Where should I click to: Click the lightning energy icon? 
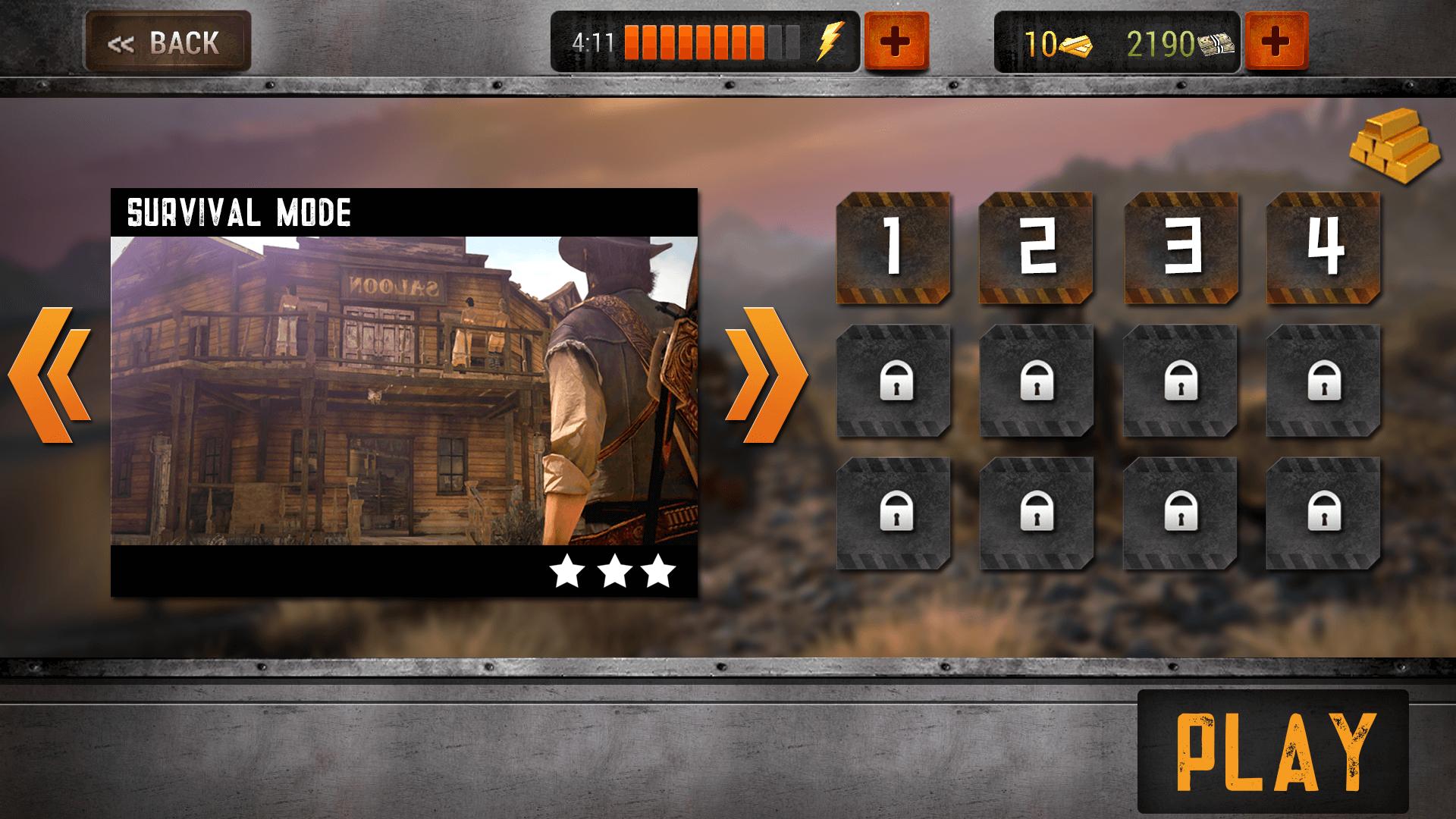click(x=832, y=43)
